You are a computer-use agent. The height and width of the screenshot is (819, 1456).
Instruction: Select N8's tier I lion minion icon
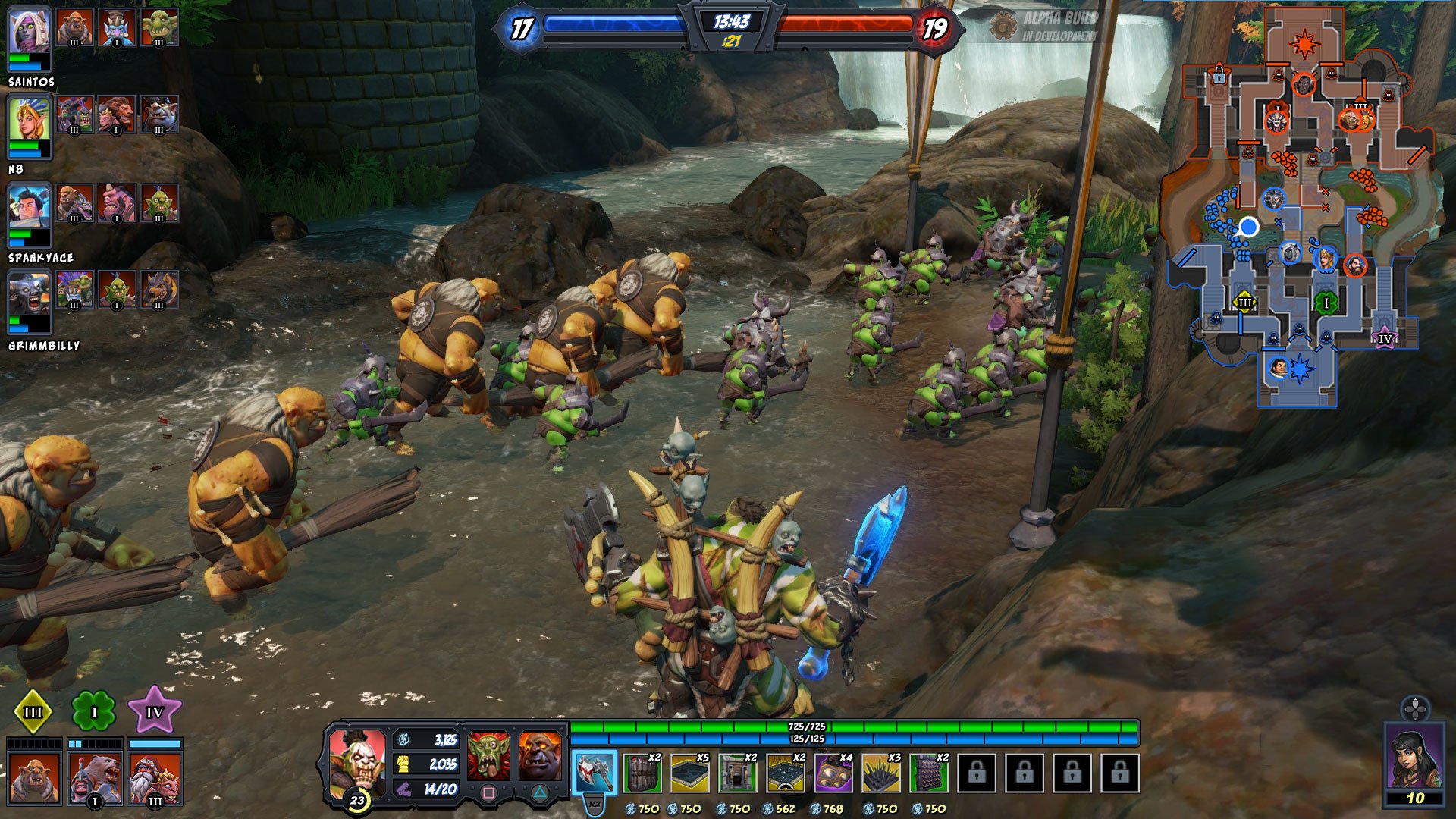point(116,115)
